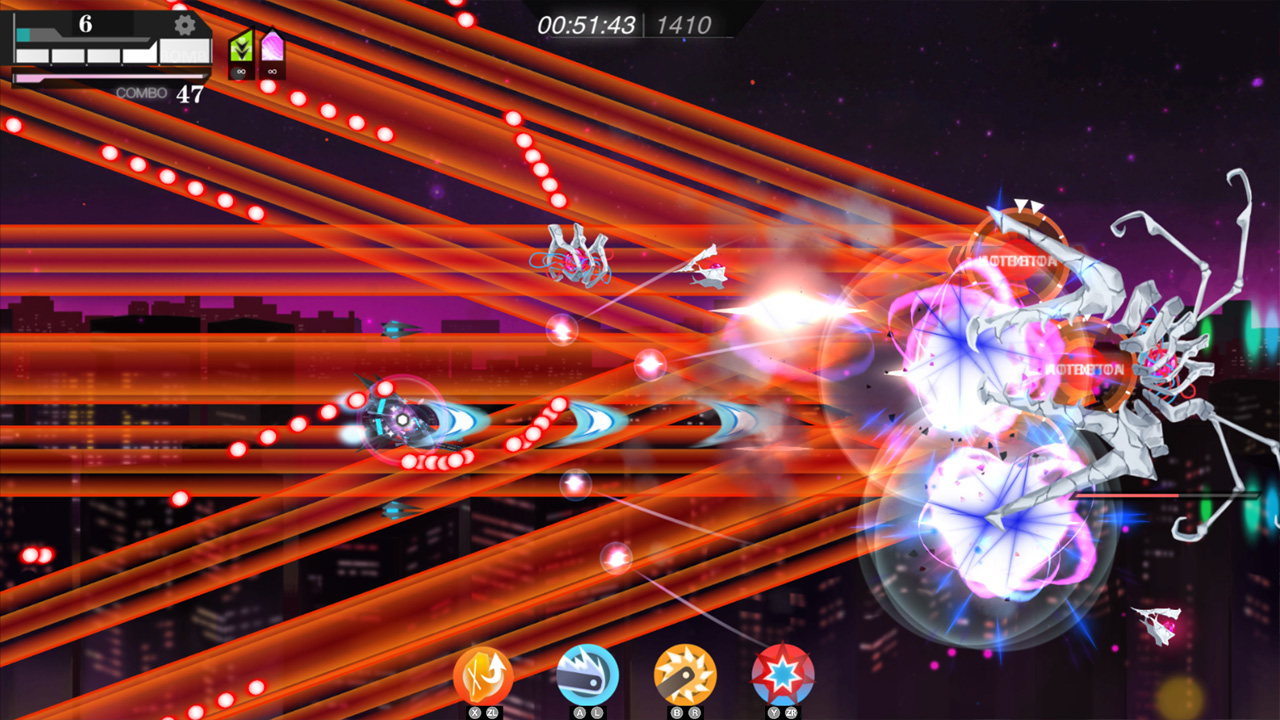Image resolution: width=1280 pixels, height=720 pixels.
Task: Toggle the L button badge beside A
Action: (x=597, y=710)
